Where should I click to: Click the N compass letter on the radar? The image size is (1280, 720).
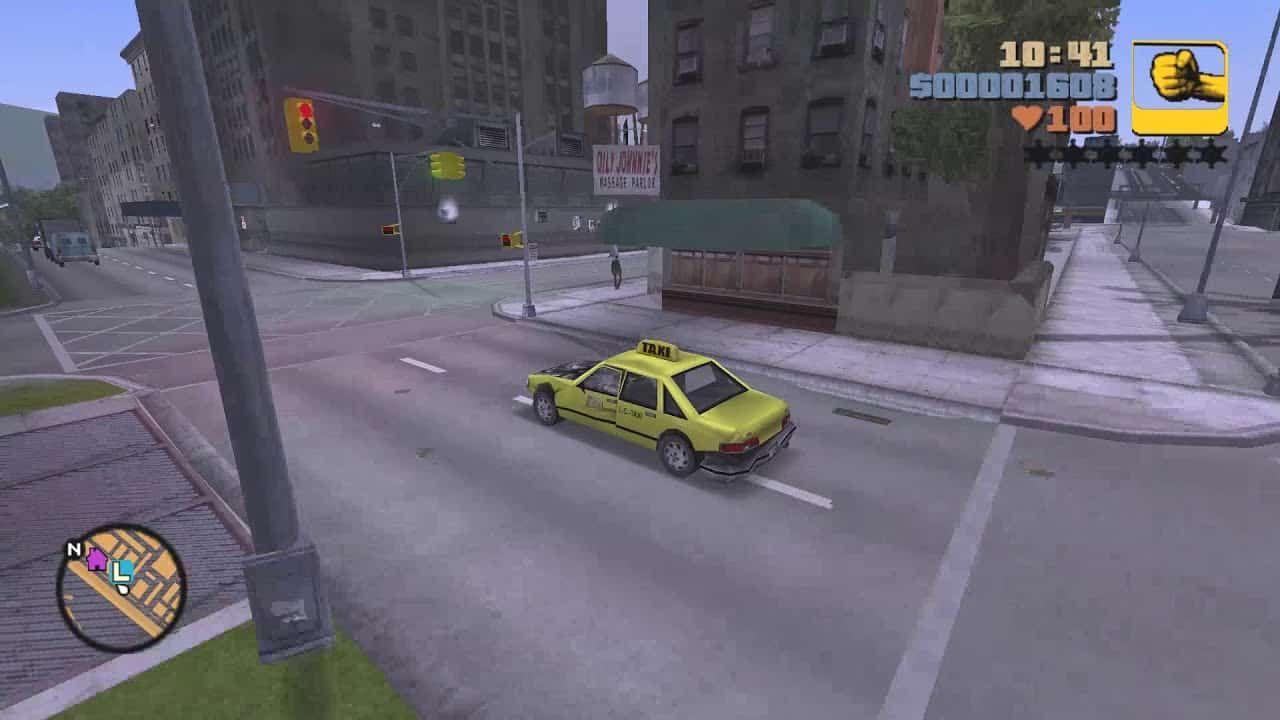74,549
